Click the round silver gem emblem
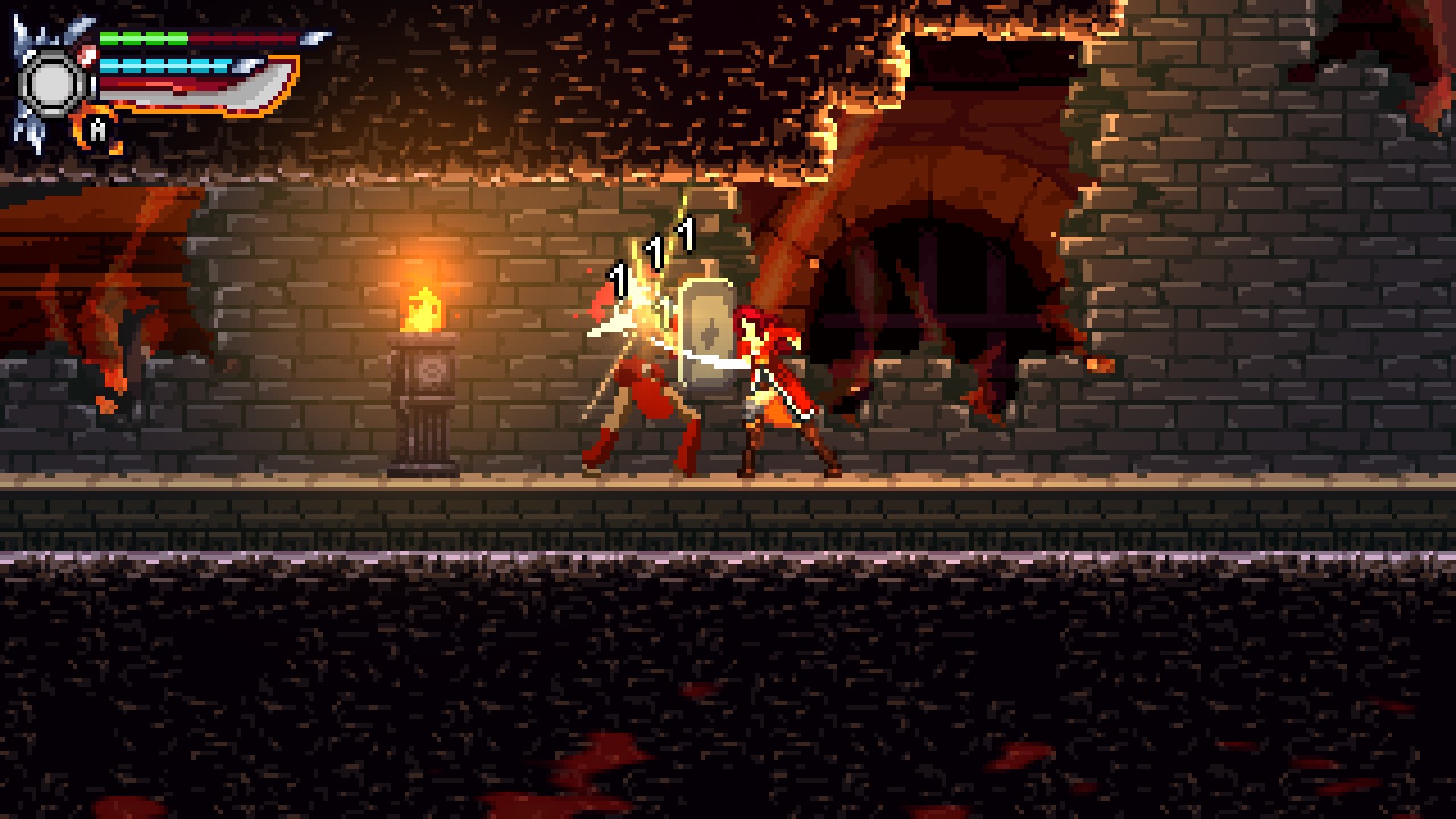Image resolution: width=1456 pixels, height=819 pixels. [52, 83]
